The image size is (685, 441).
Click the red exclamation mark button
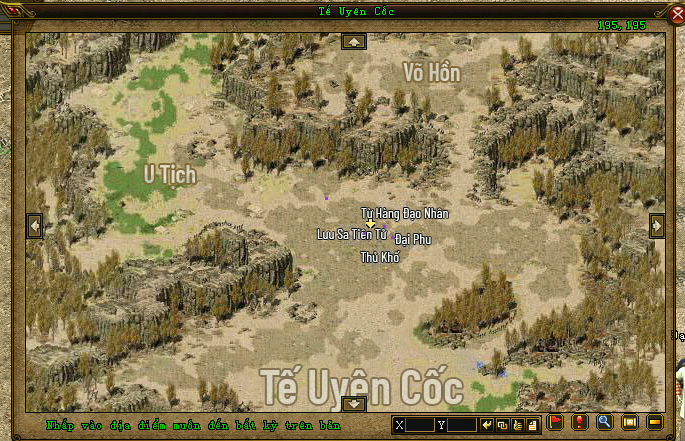(x=579, y=423)
